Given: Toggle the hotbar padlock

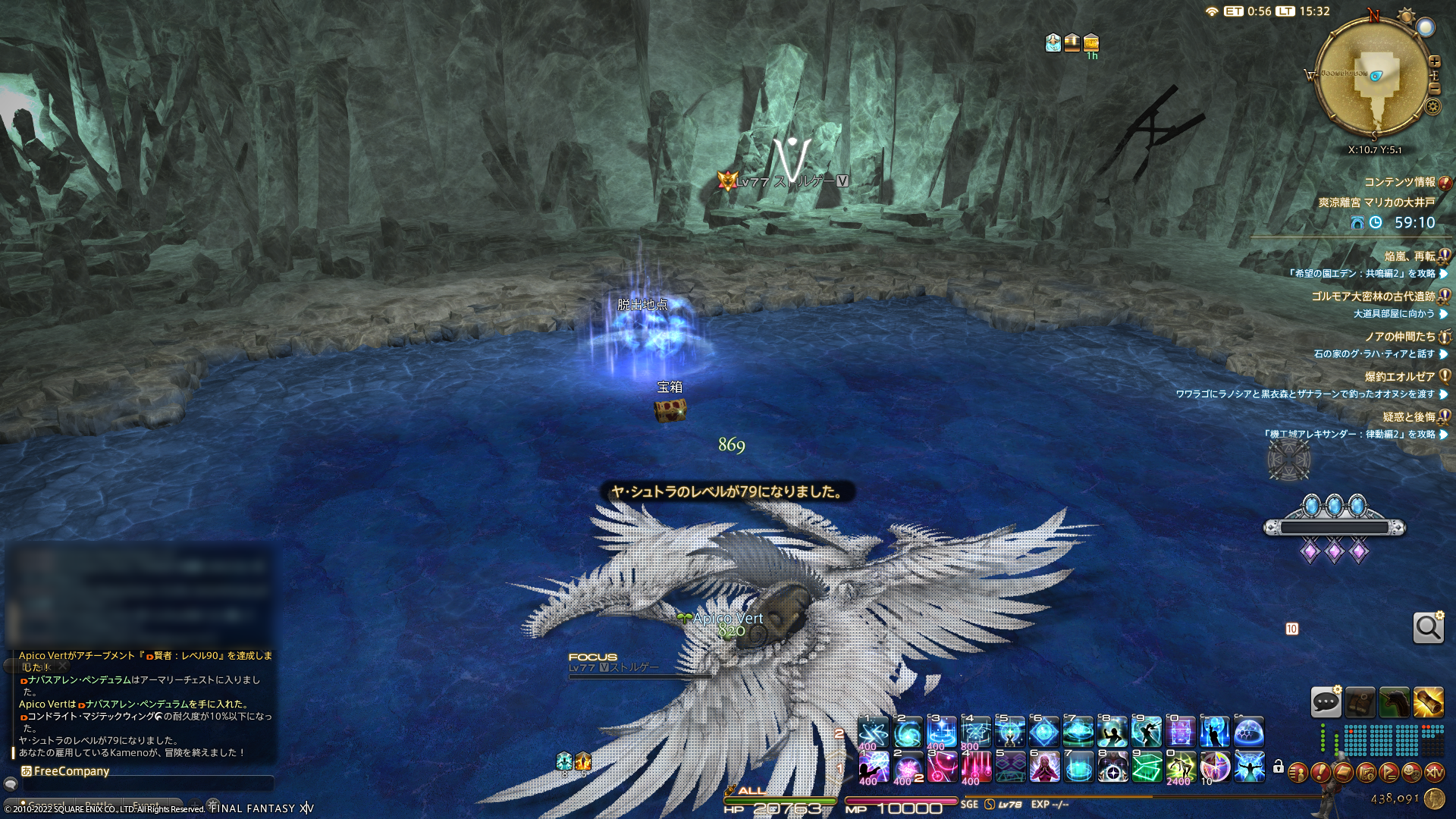Looking at the screenshot, I should coord(1279,767).
